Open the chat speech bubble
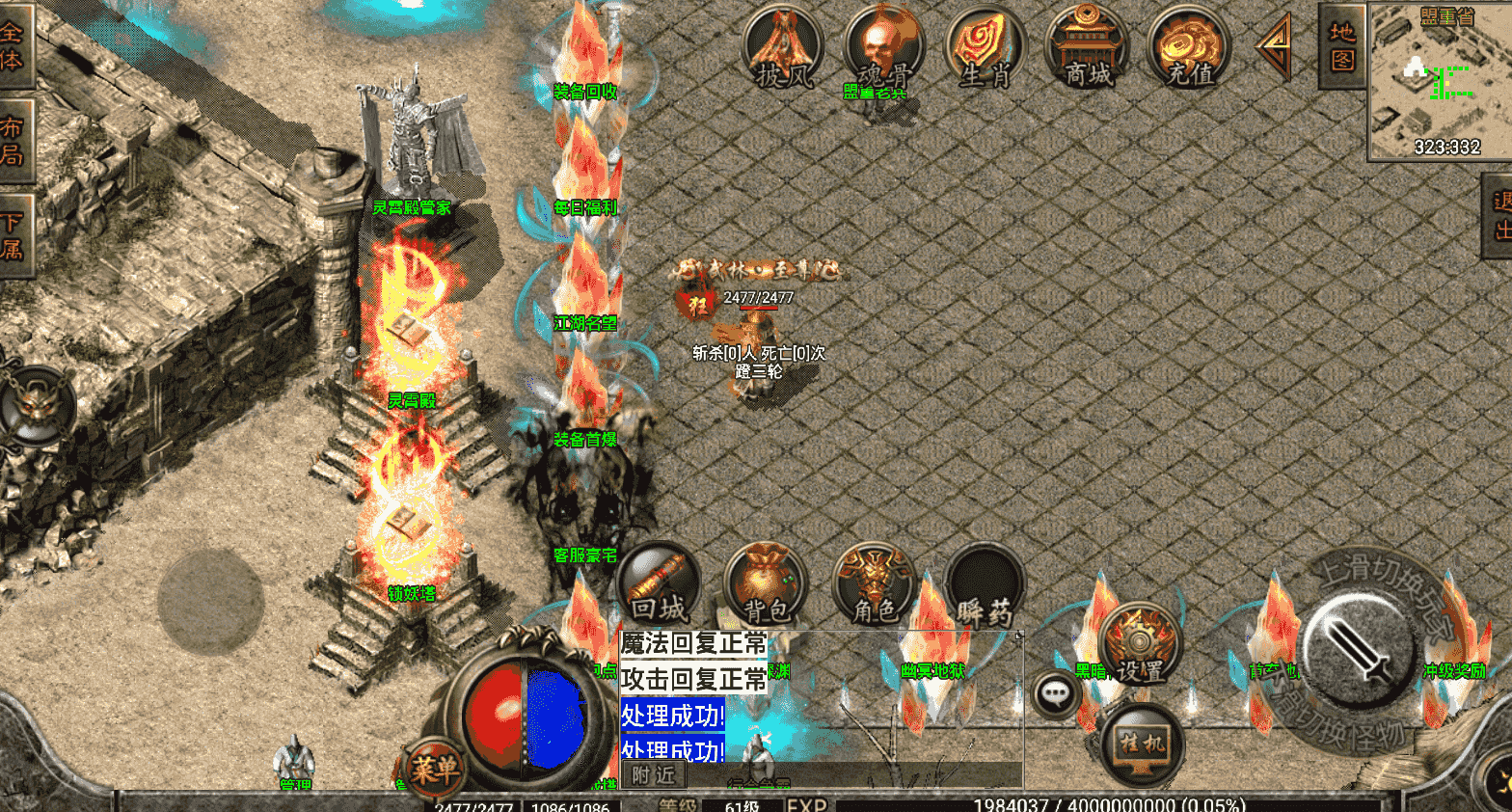This screenshot has height=812, width=1512. pyautogui.click(x=1056, y=693)
